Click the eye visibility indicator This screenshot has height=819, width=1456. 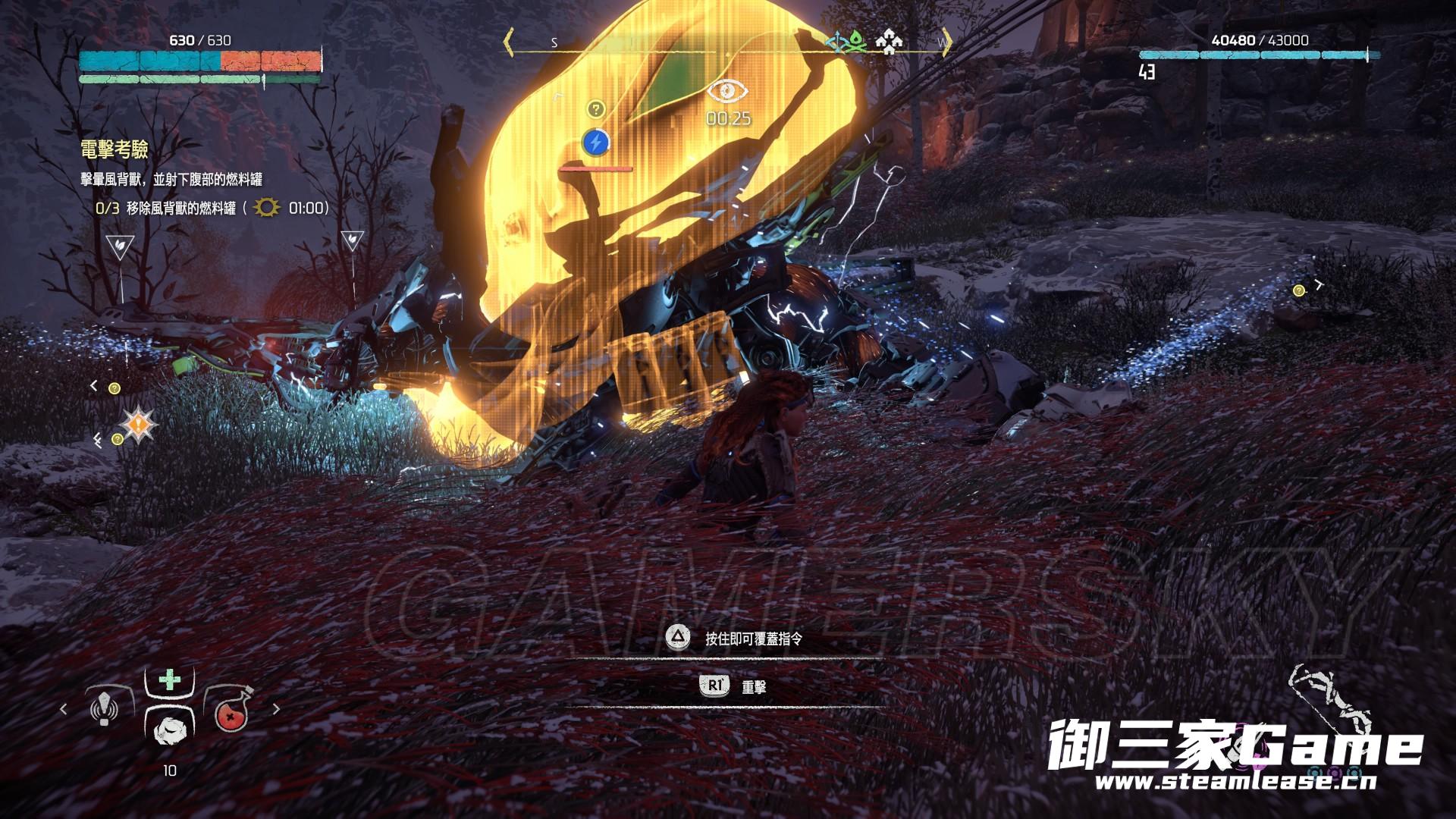[728, 91]
